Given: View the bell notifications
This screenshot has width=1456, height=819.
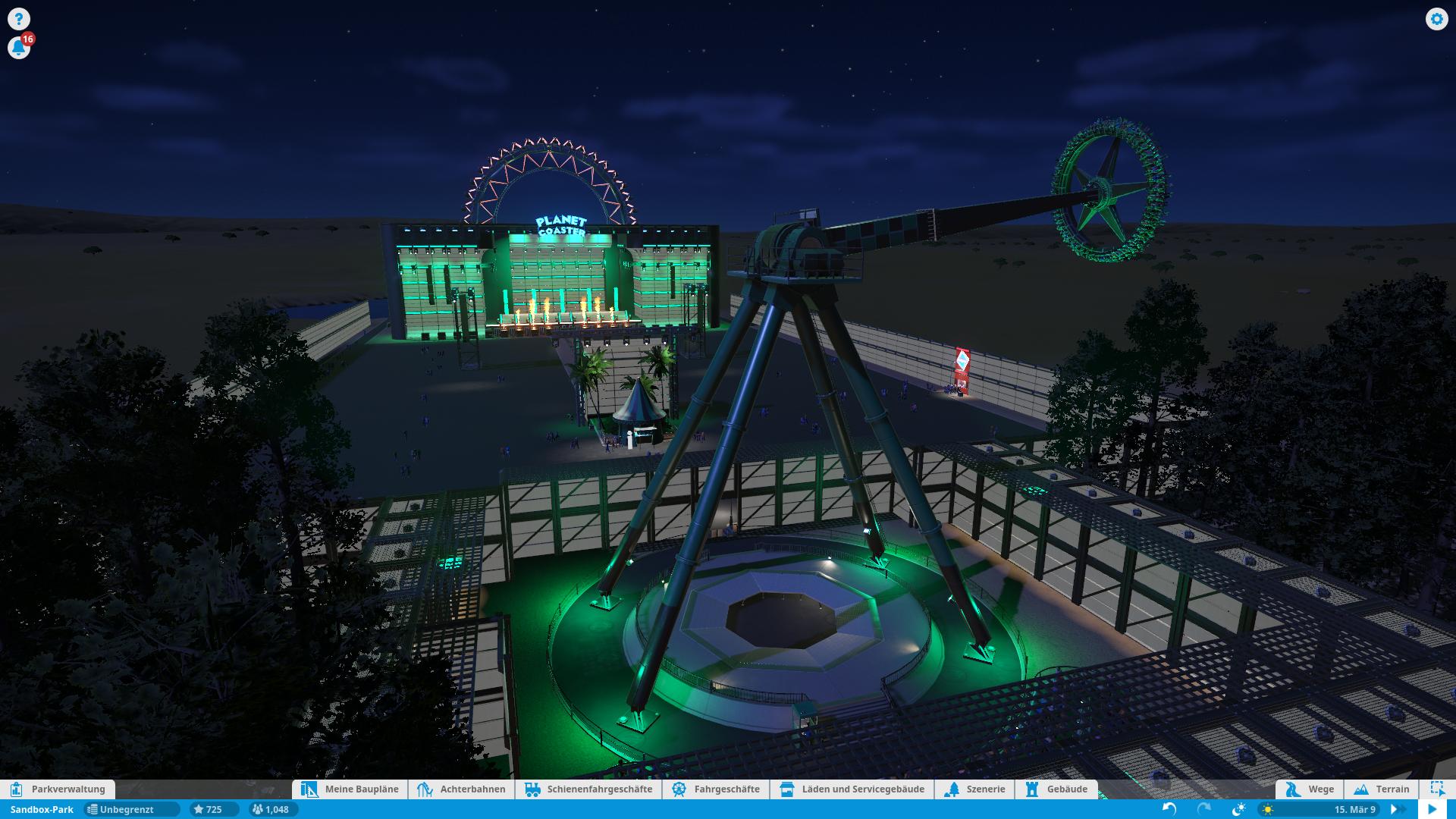Looking at the screenshot, I should click(x=18, y=48).
